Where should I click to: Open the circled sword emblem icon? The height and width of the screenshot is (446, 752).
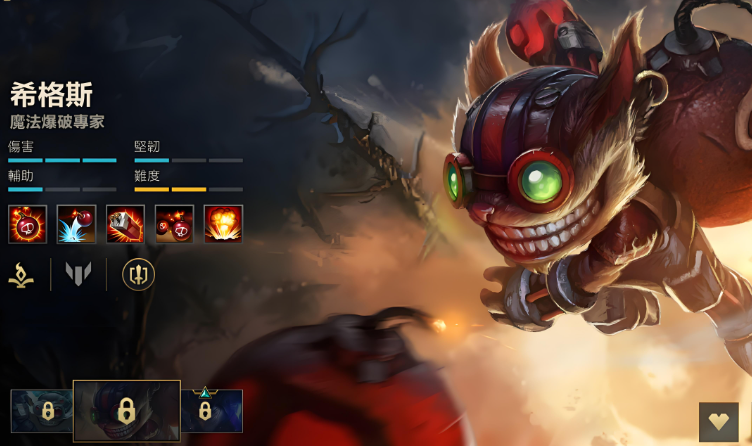(138, 274)
